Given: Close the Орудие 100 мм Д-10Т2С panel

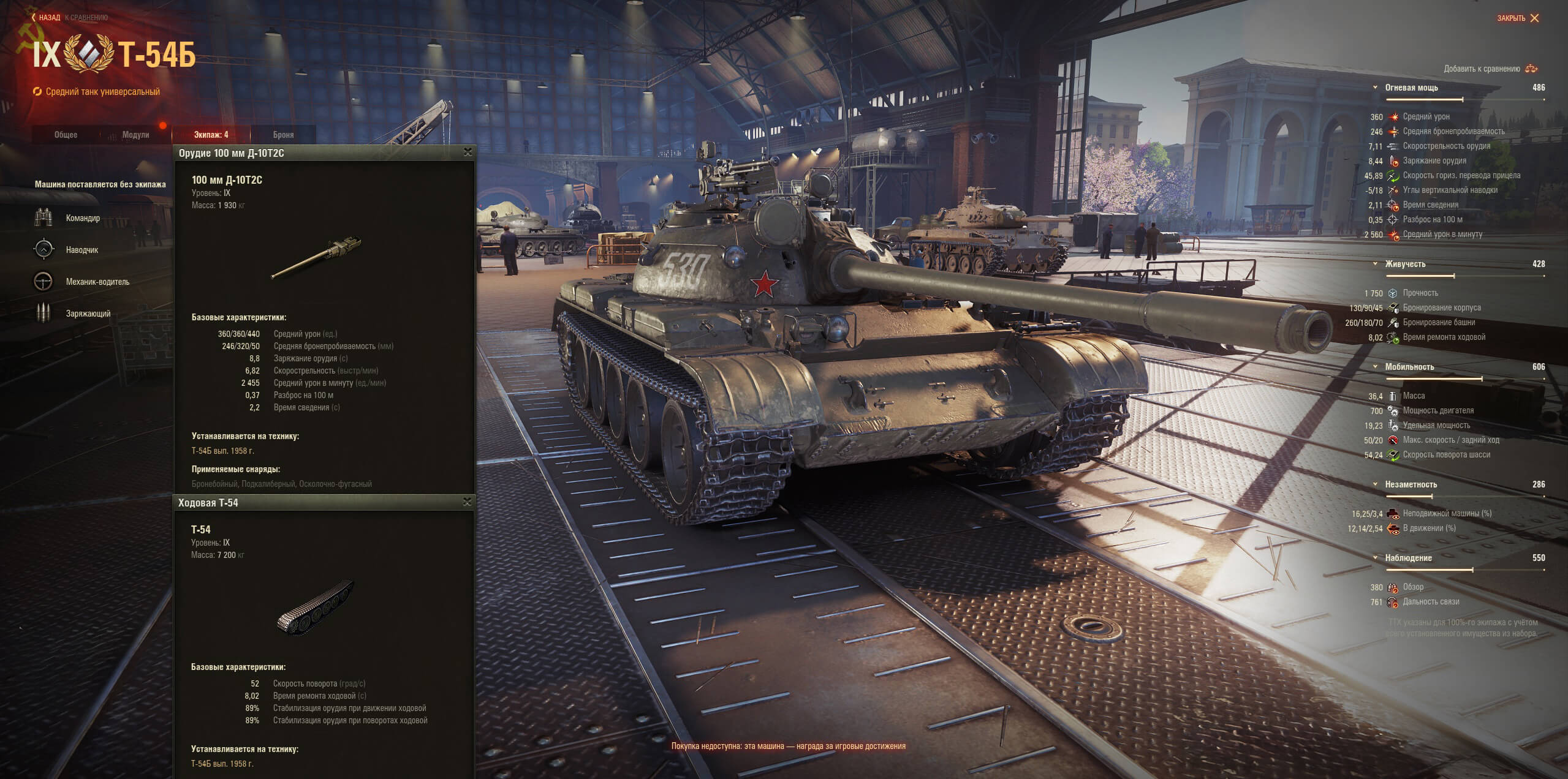Looking at the screenshot, I should 468,152.
